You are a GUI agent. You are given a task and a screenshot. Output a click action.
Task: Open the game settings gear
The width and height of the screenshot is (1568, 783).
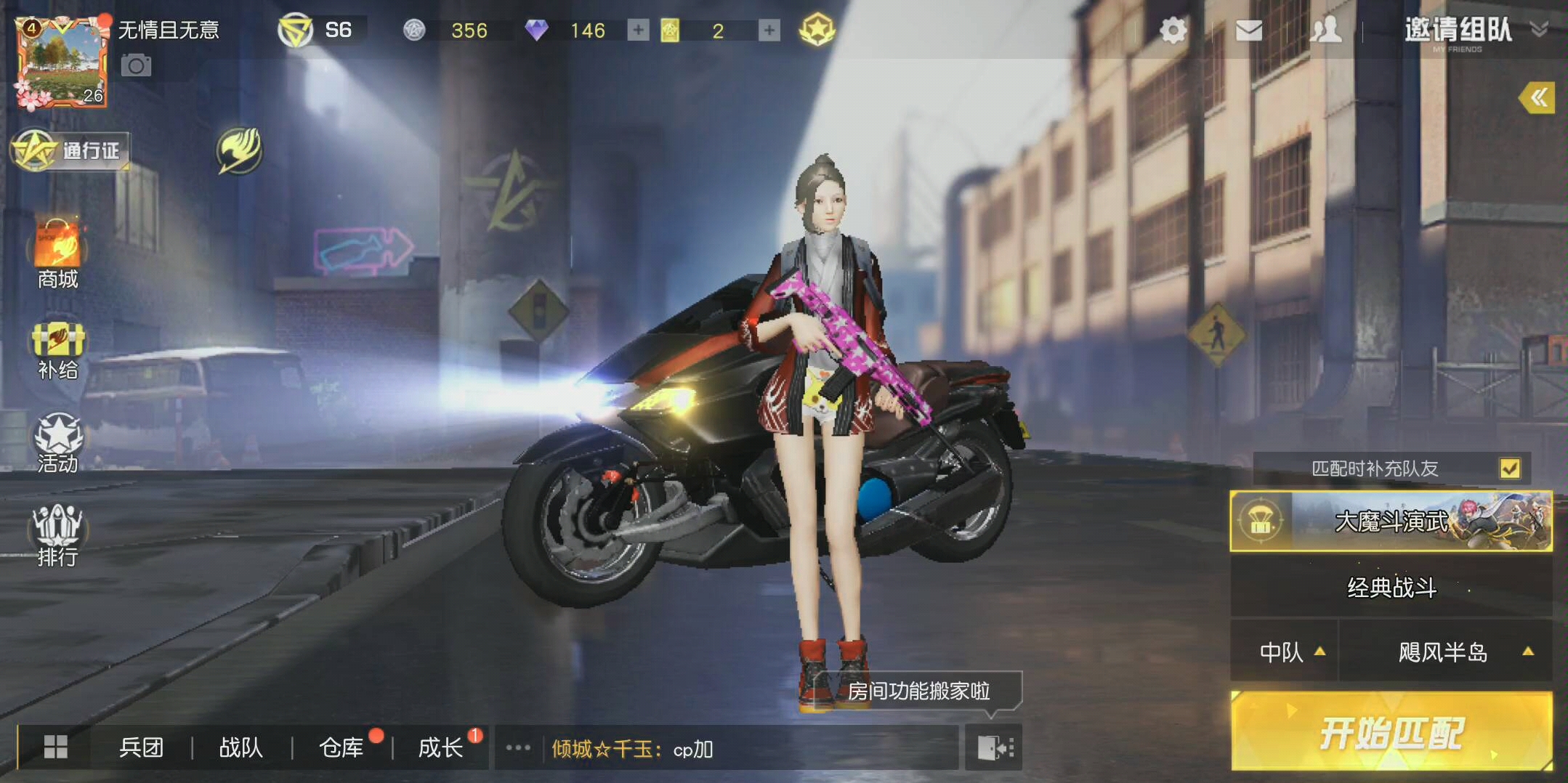(1172, 31)
